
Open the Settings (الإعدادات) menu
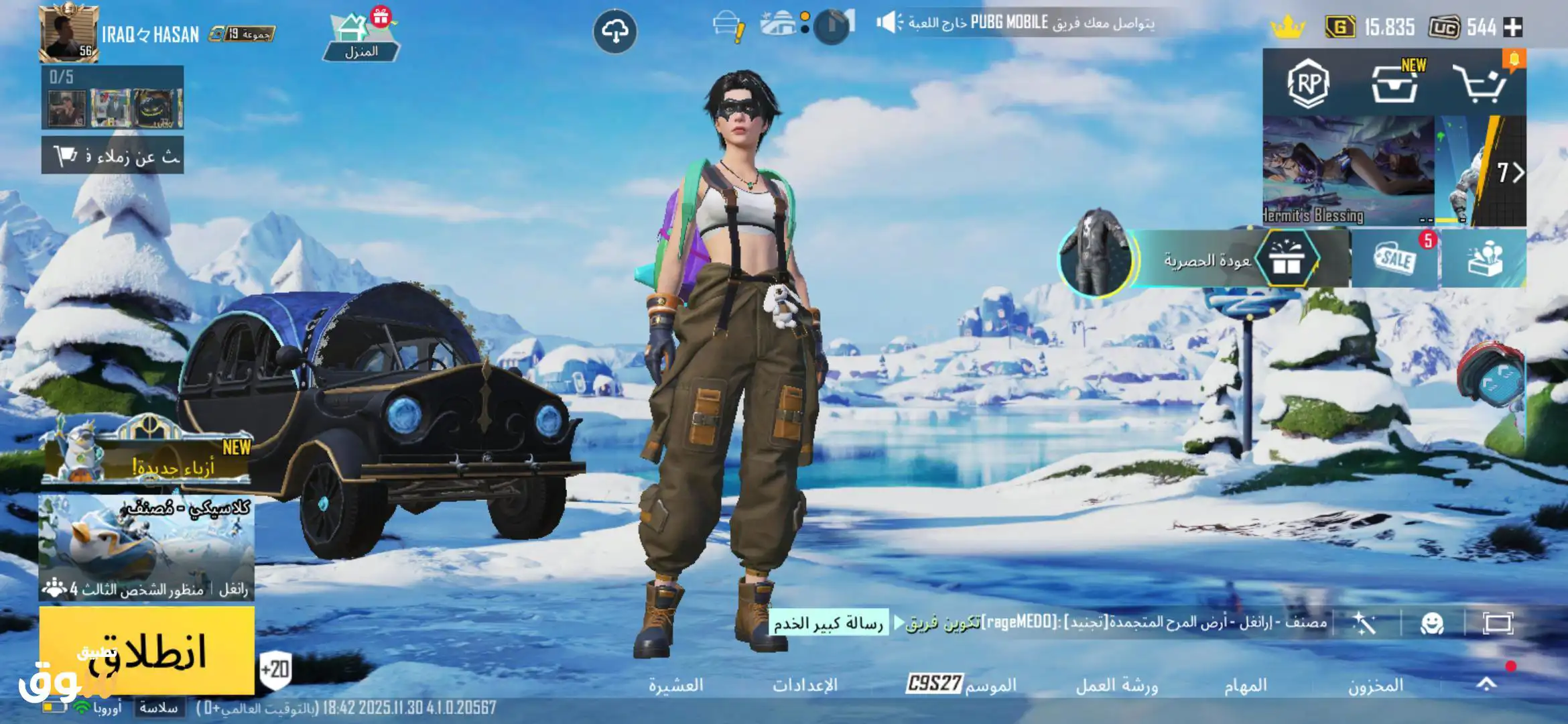point(805,685)
